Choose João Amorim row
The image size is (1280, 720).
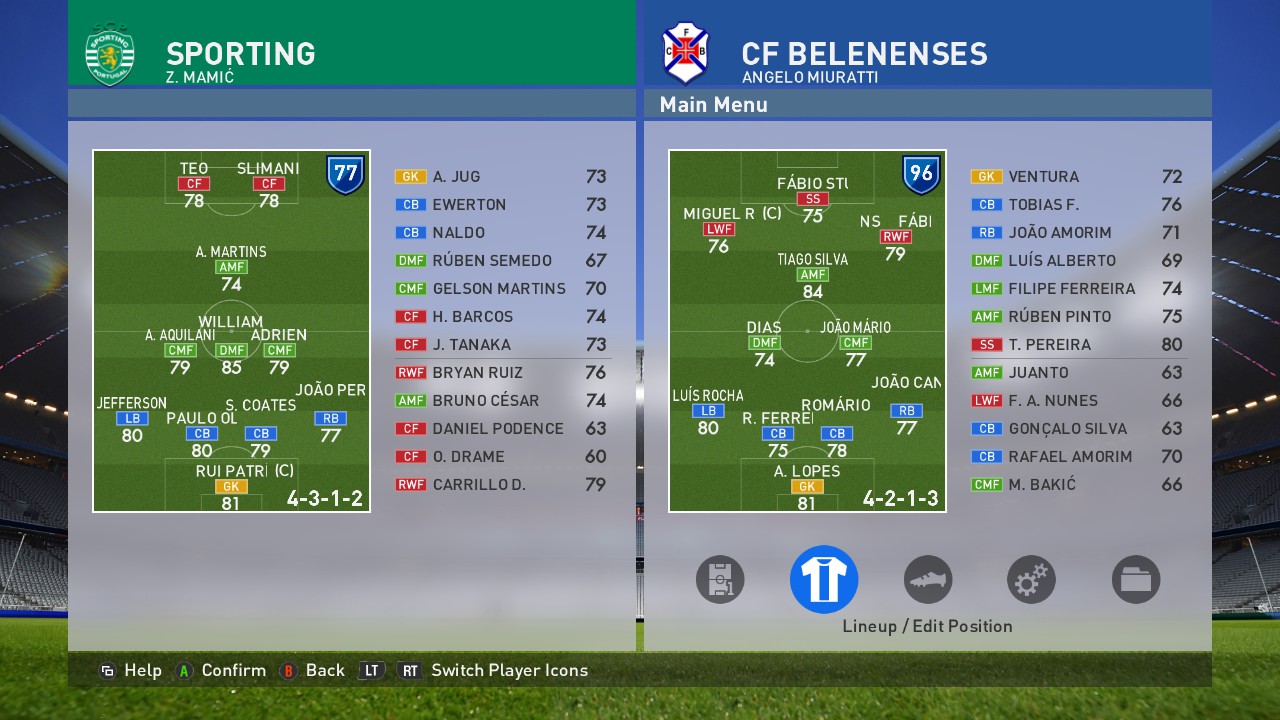1076,233
